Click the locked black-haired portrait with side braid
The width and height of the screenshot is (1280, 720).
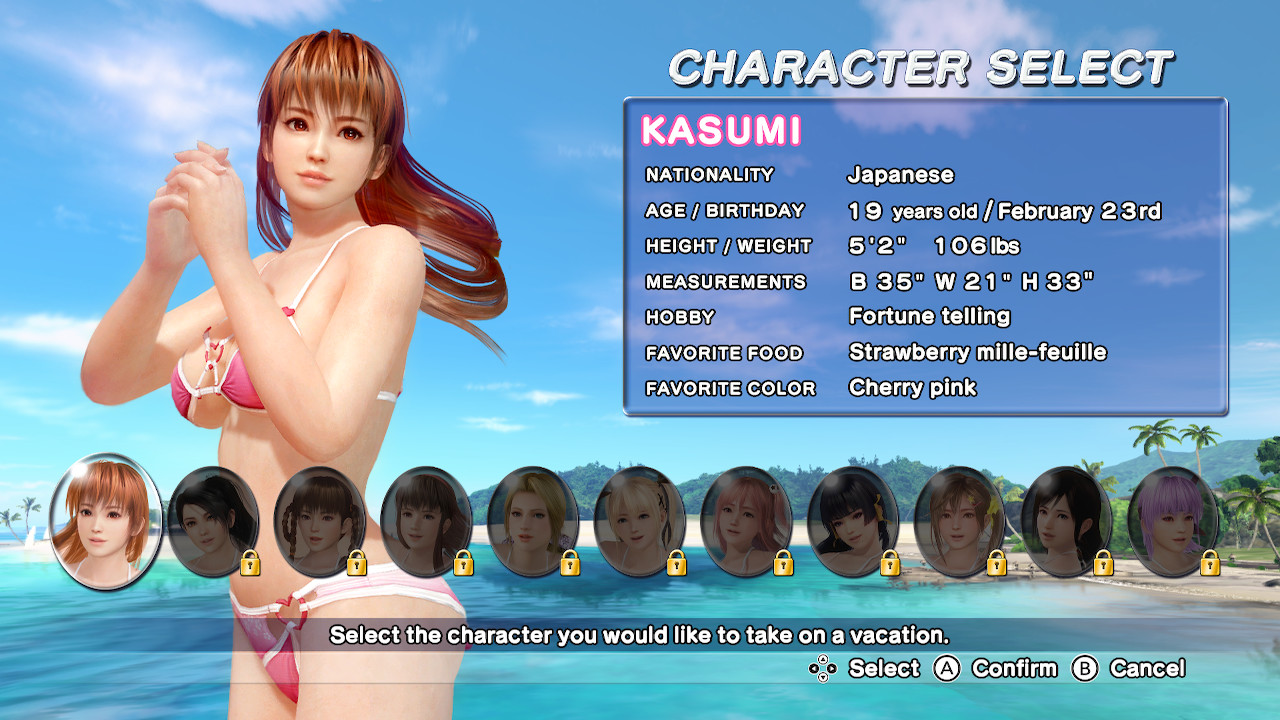[1067, 521]
